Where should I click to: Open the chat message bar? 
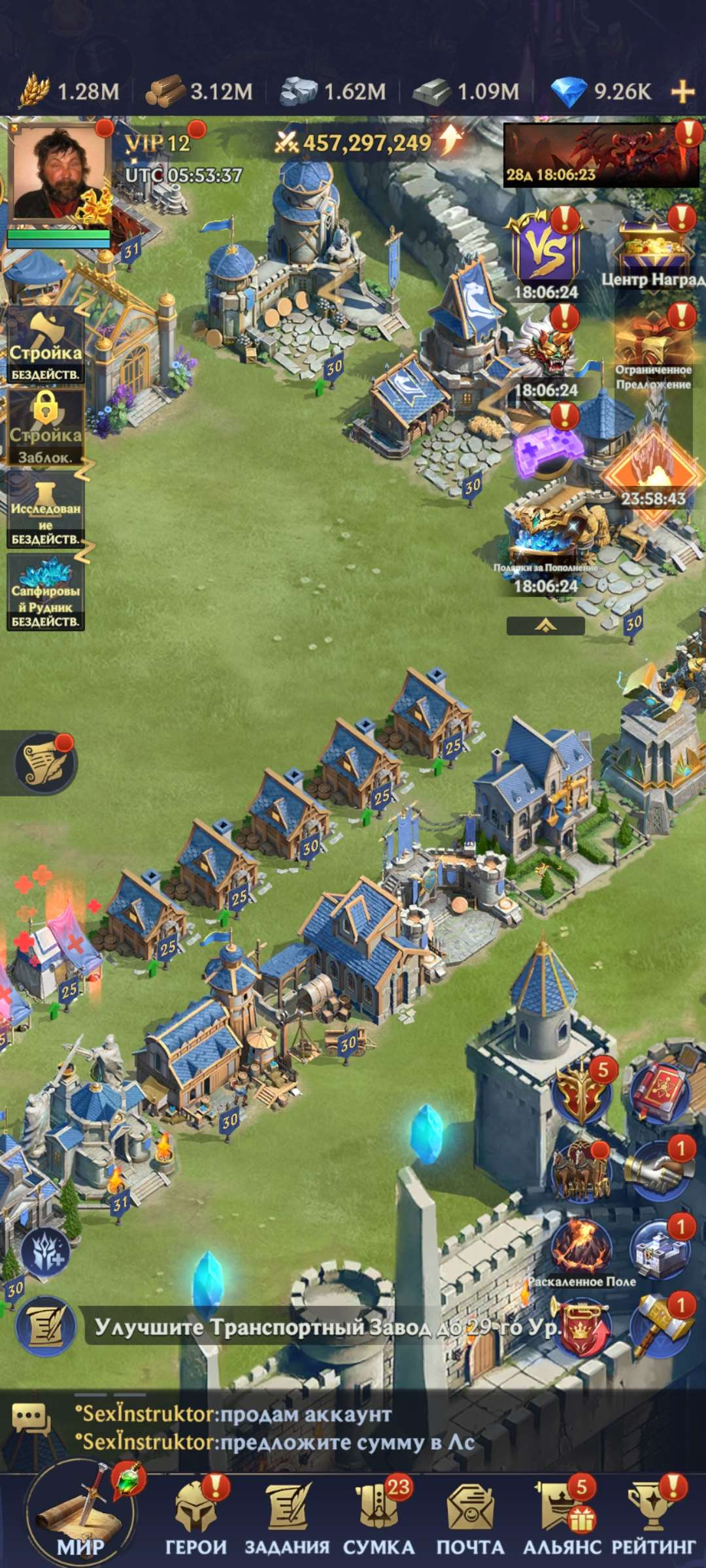pyautogui.click(x=275, y=1428)
